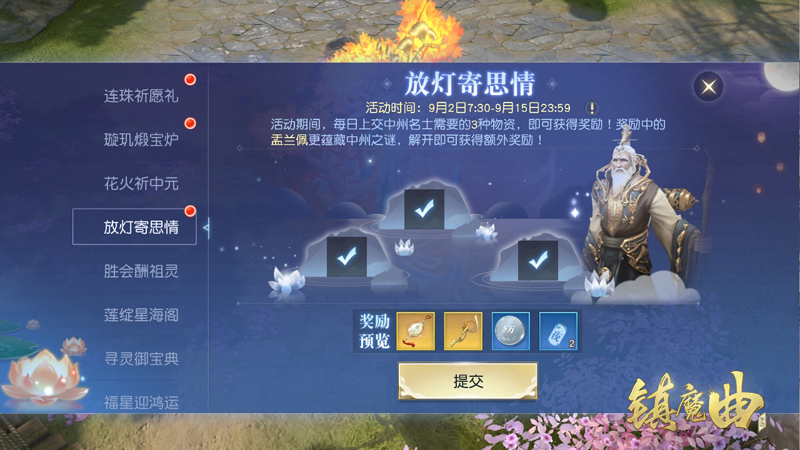The height and width of the screenshot is (450, 800).
Task: Choose the 放灯寄思情 tab
Action: pyautogui.click(x=140, y=227)
